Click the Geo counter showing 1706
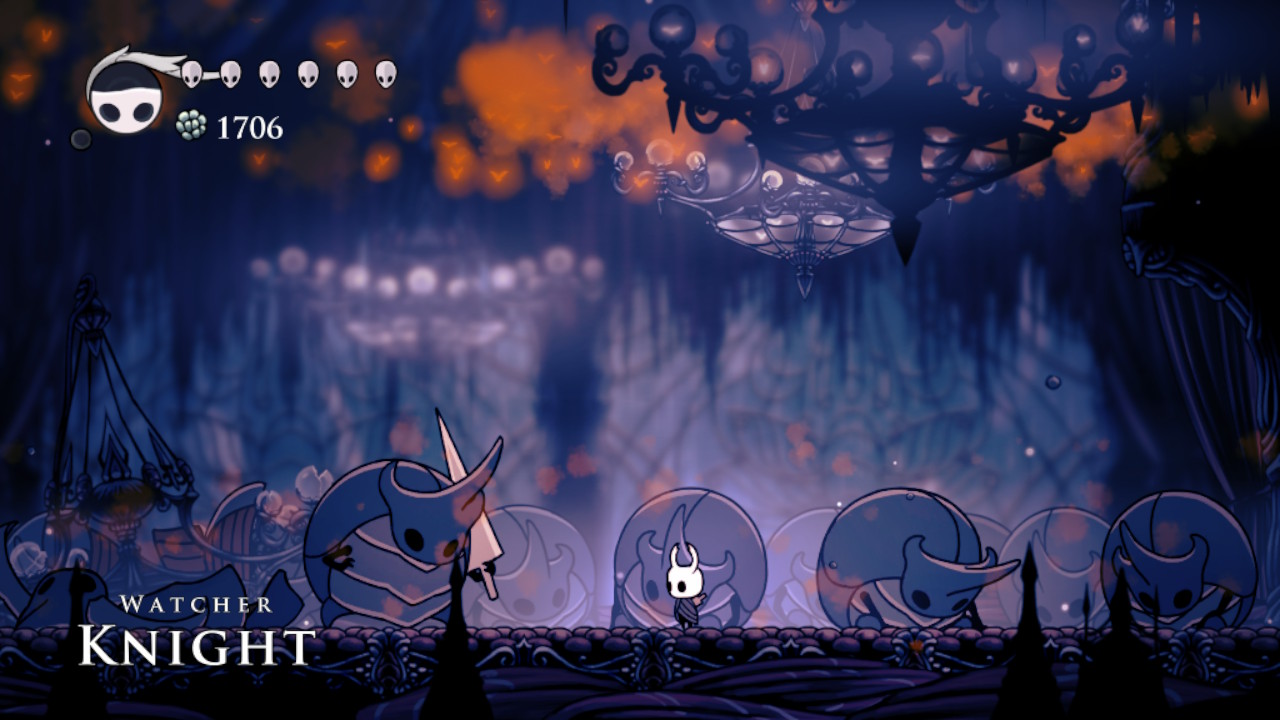The height and width of the screenshot is (720, 1280). (x=250, y=126)
